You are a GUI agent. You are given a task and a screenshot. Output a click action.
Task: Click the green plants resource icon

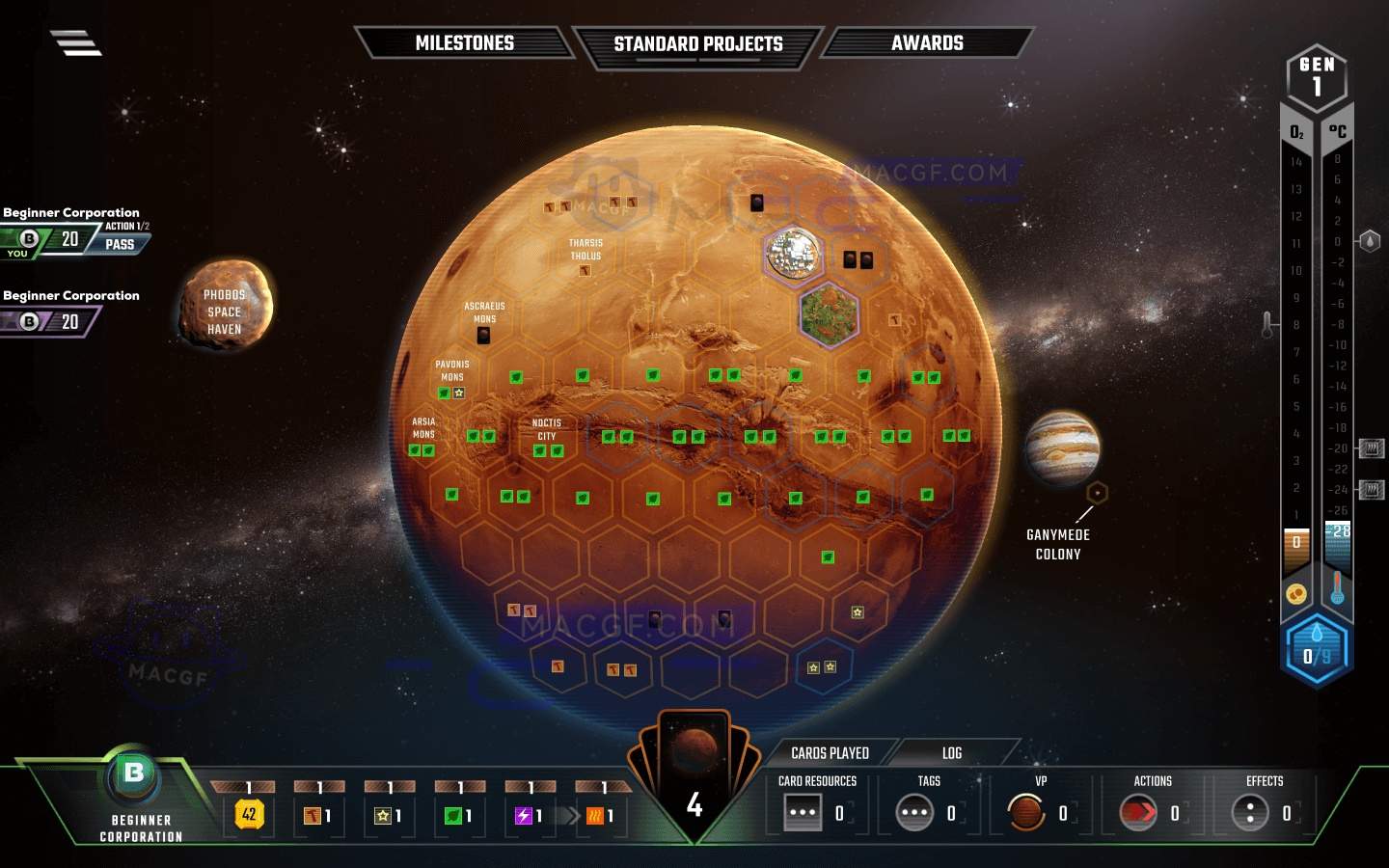pos(451,815)
